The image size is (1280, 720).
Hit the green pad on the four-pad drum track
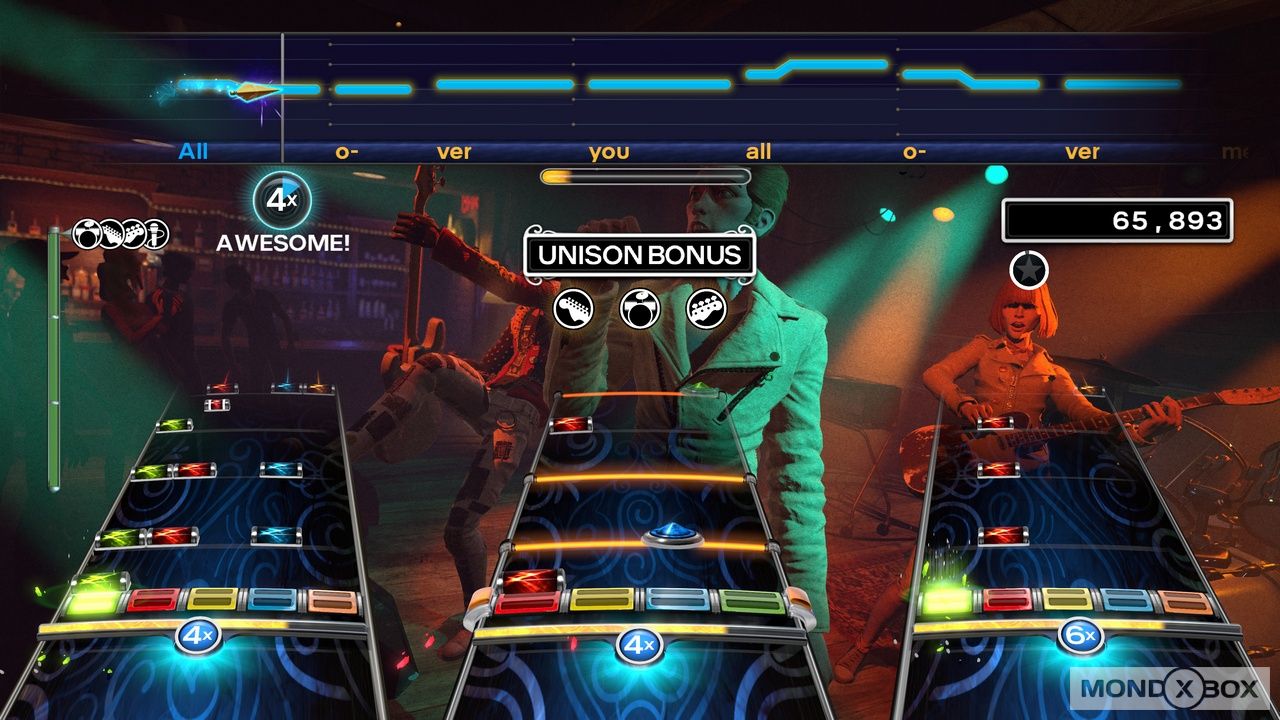[x=750, y=601]
